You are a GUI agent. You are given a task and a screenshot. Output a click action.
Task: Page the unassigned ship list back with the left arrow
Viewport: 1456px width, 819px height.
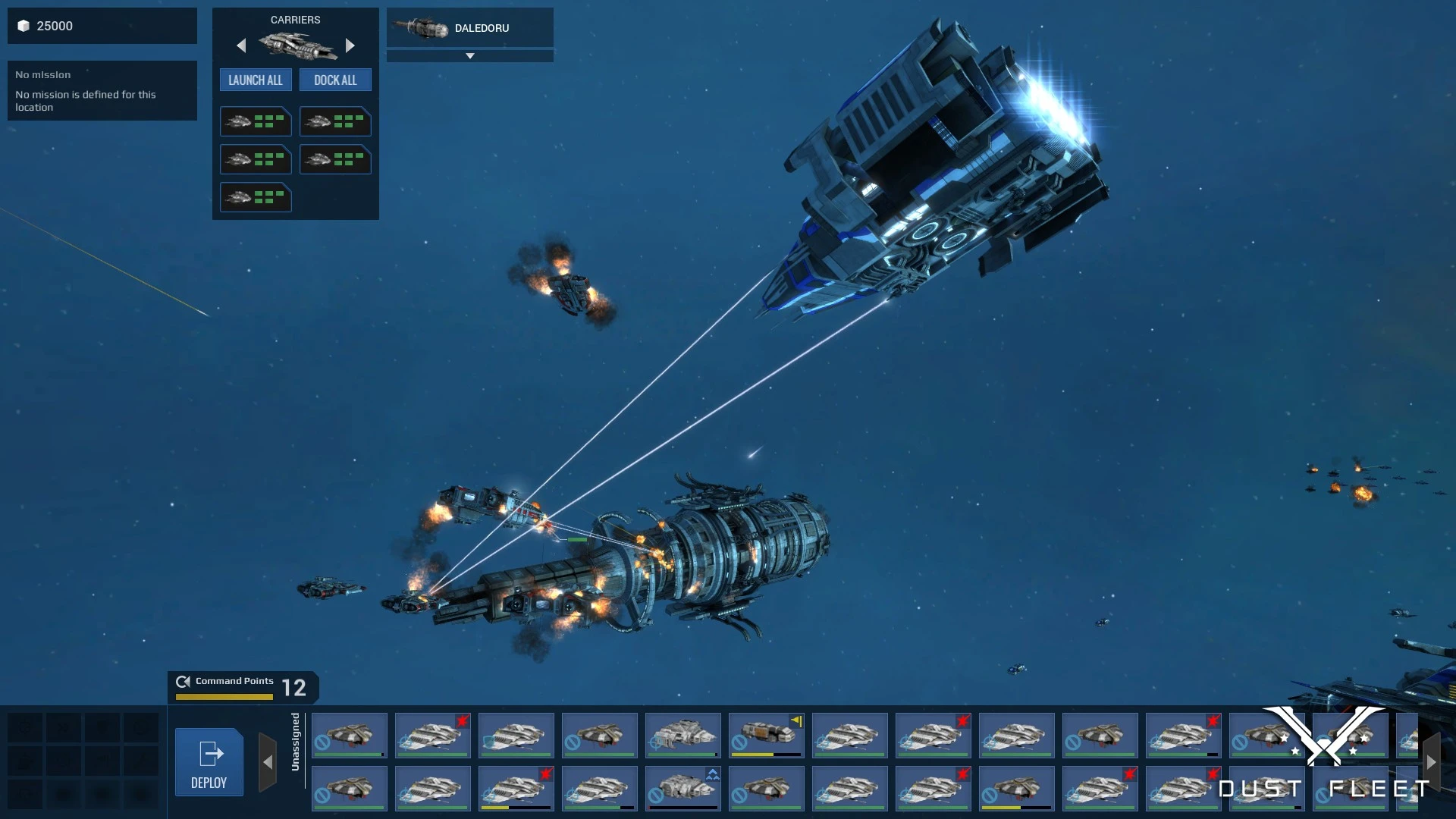click(268, 762)
